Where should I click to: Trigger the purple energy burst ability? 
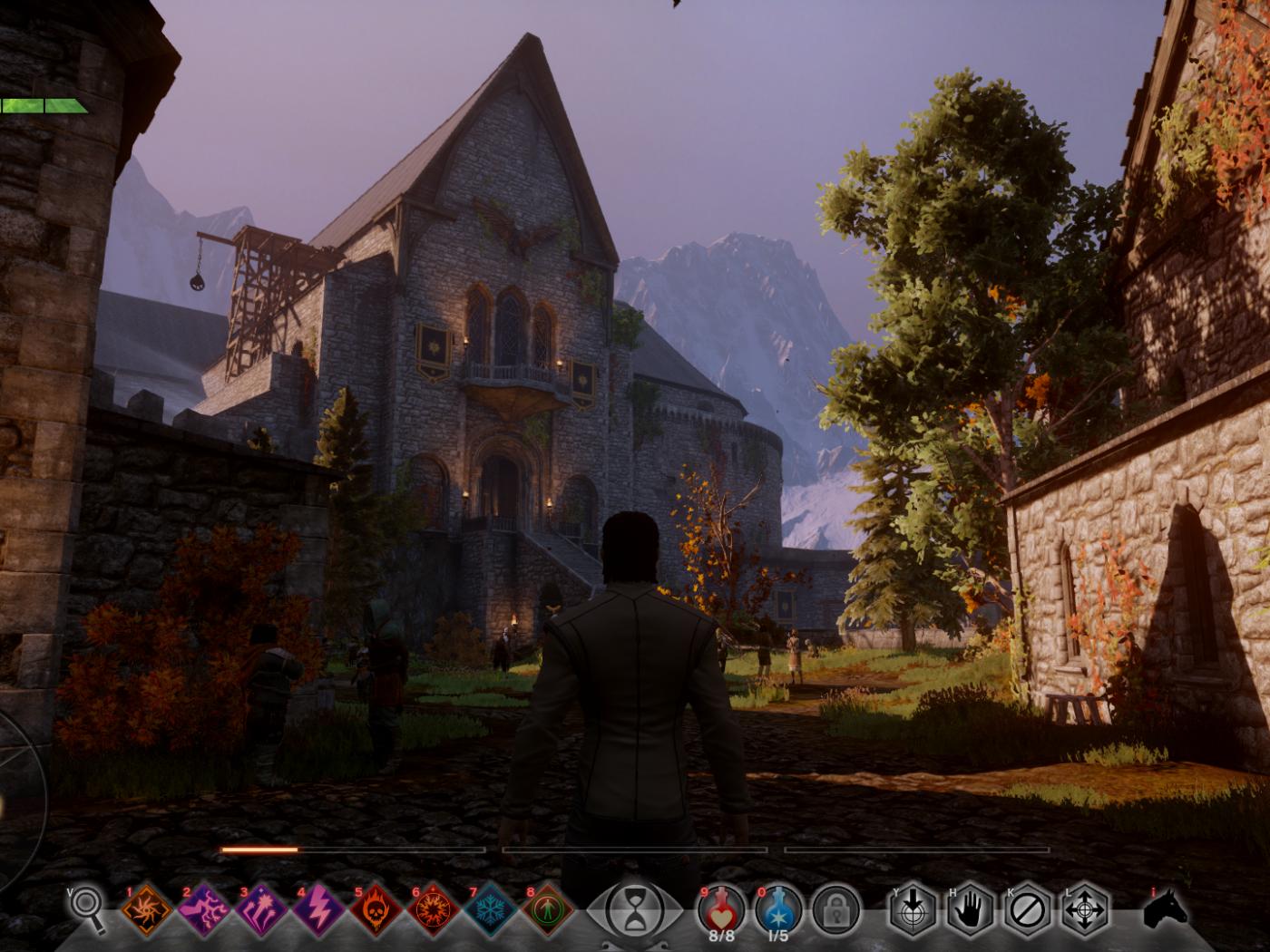coord(261,911)
